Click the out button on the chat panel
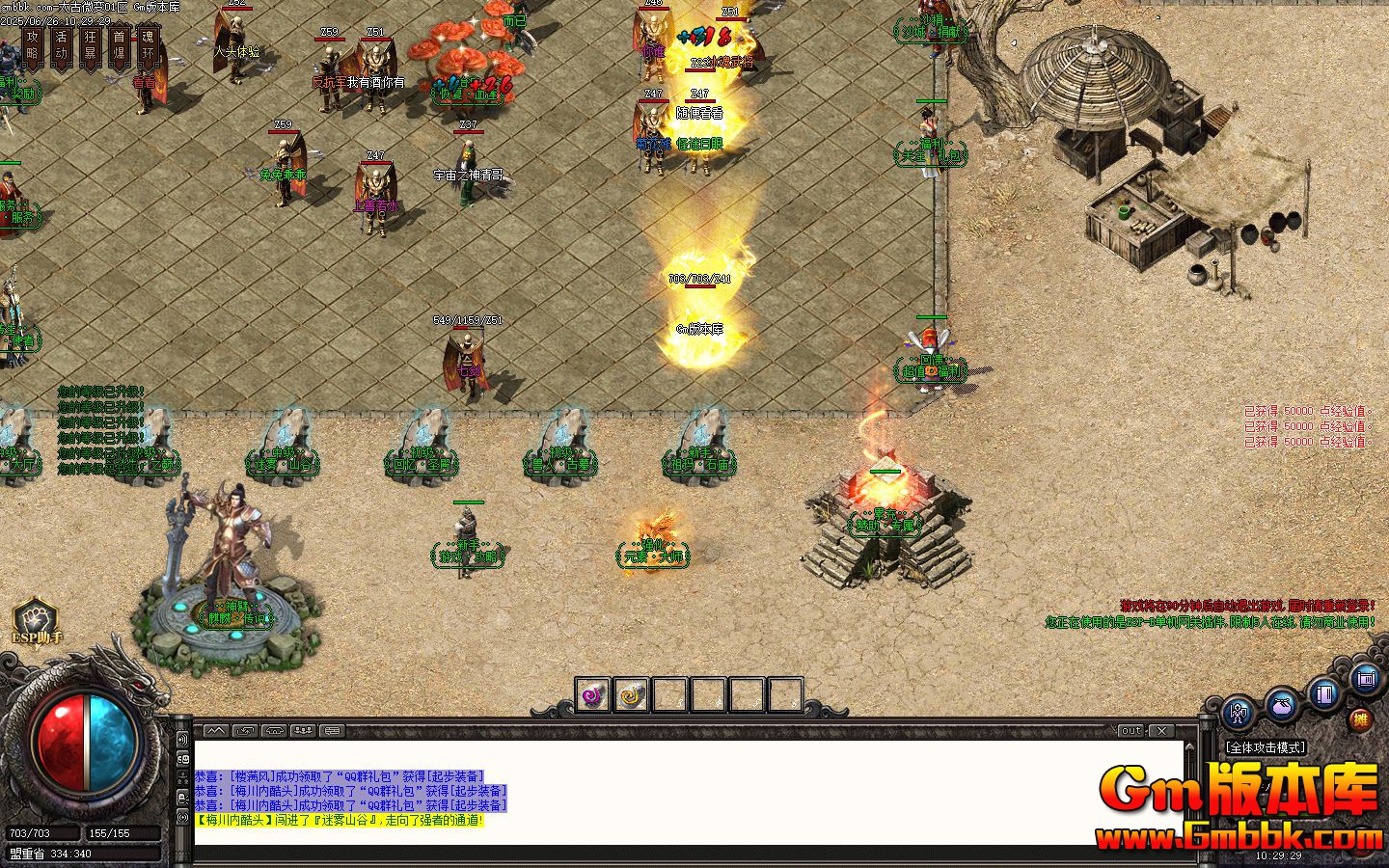This screenshot has height=868, width=1389. (1129, 730)
